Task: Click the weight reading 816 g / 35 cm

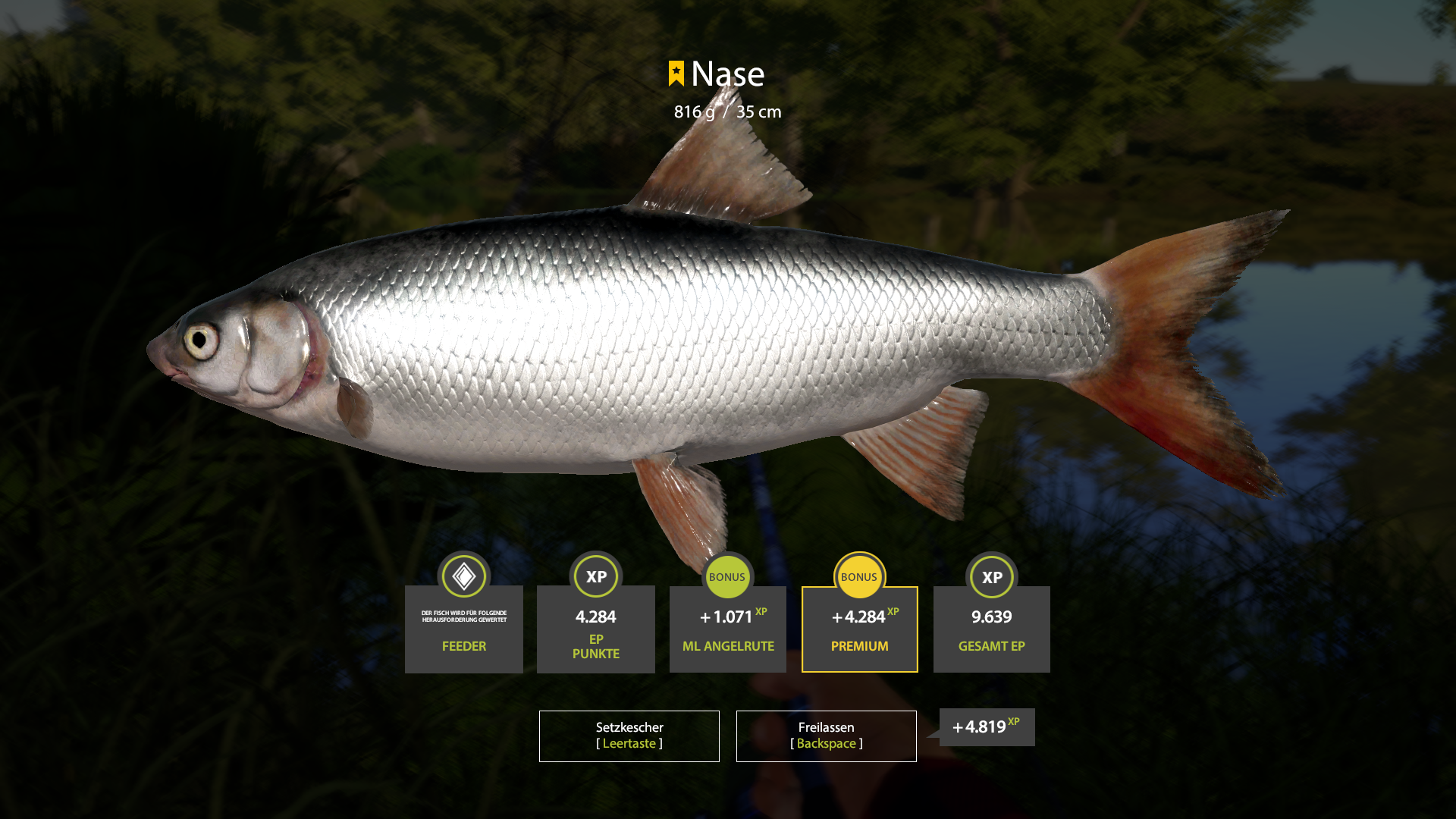Action: point(726,111)
